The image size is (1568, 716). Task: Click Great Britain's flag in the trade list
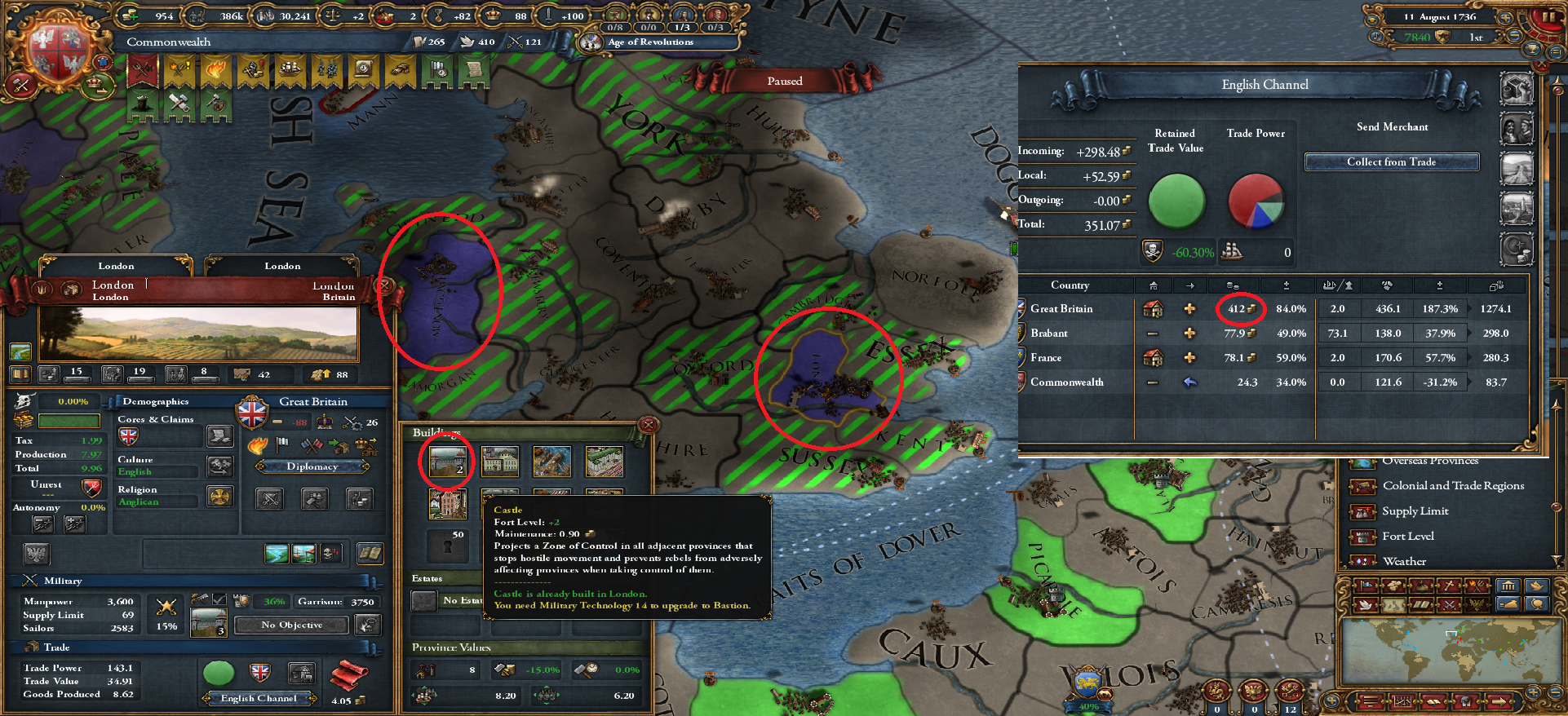click(1022, 308)
